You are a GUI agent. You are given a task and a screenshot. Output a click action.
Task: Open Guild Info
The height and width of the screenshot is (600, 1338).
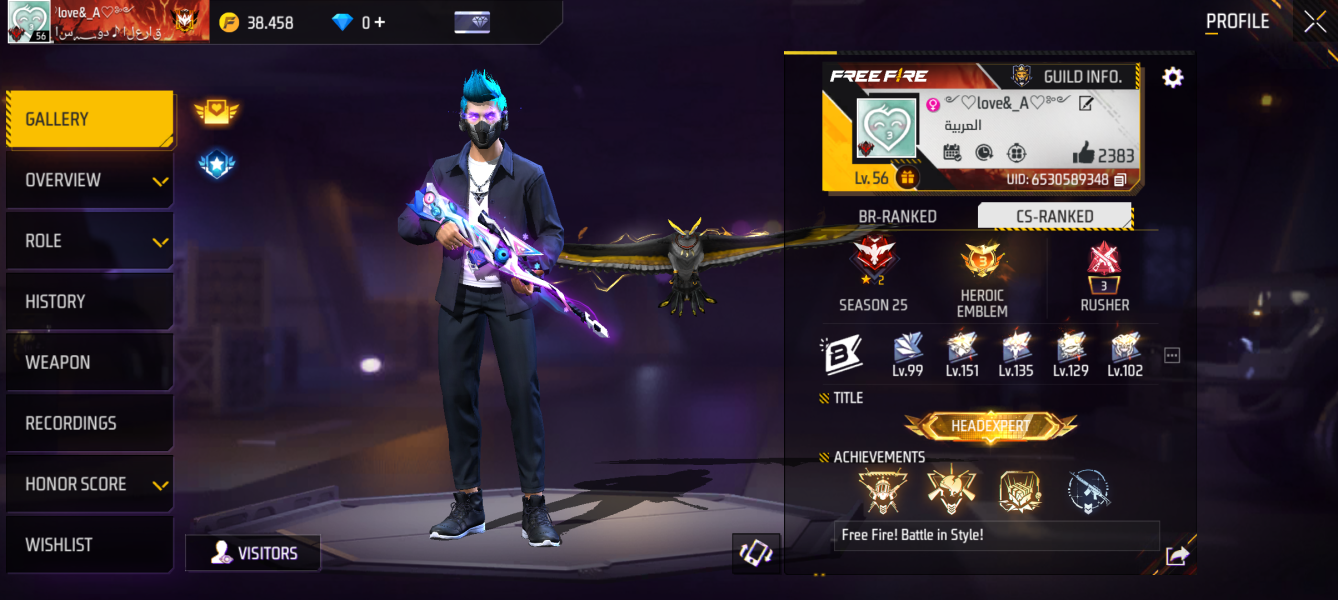point(1070,76)
